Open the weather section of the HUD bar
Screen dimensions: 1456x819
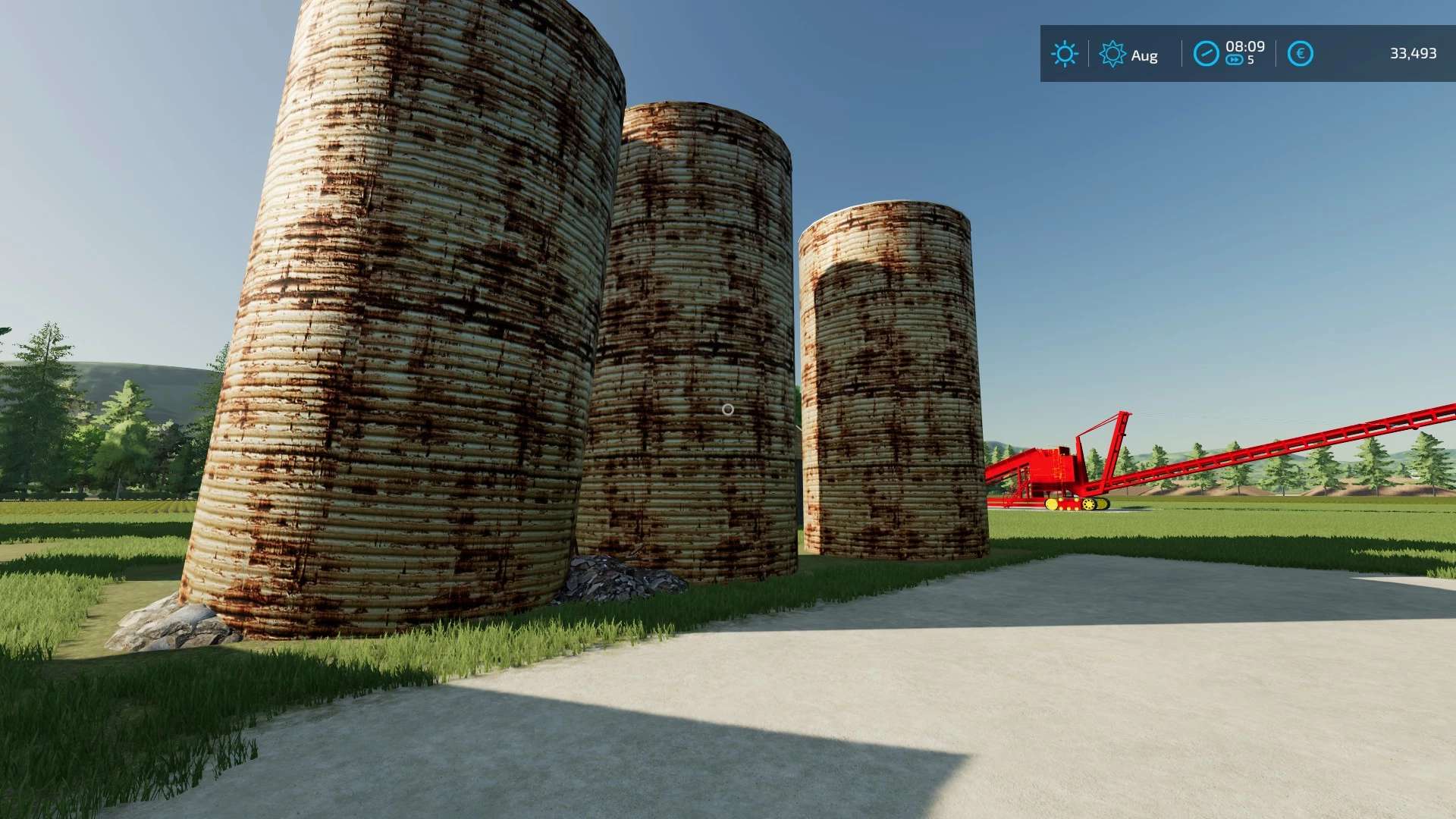(x=1088, y=55)
